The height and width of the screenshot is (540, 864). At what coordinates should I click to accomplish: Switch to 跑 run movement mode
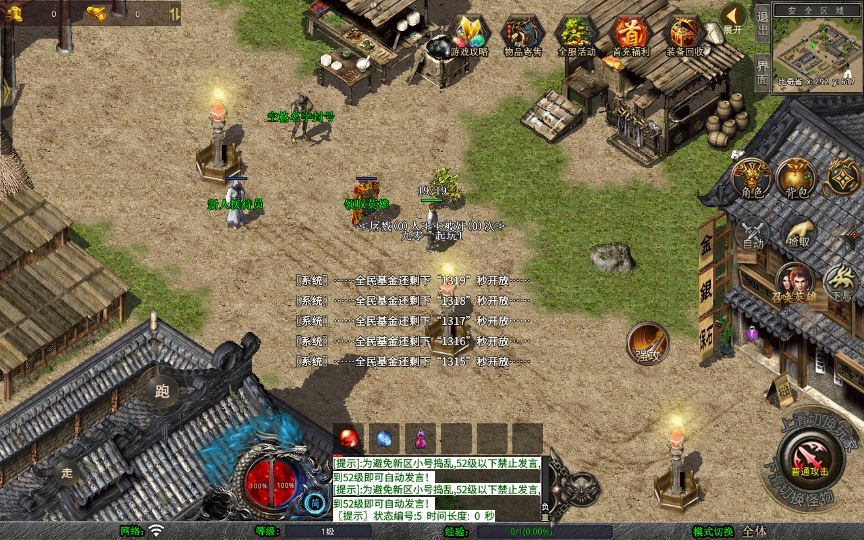coord(162,391)
